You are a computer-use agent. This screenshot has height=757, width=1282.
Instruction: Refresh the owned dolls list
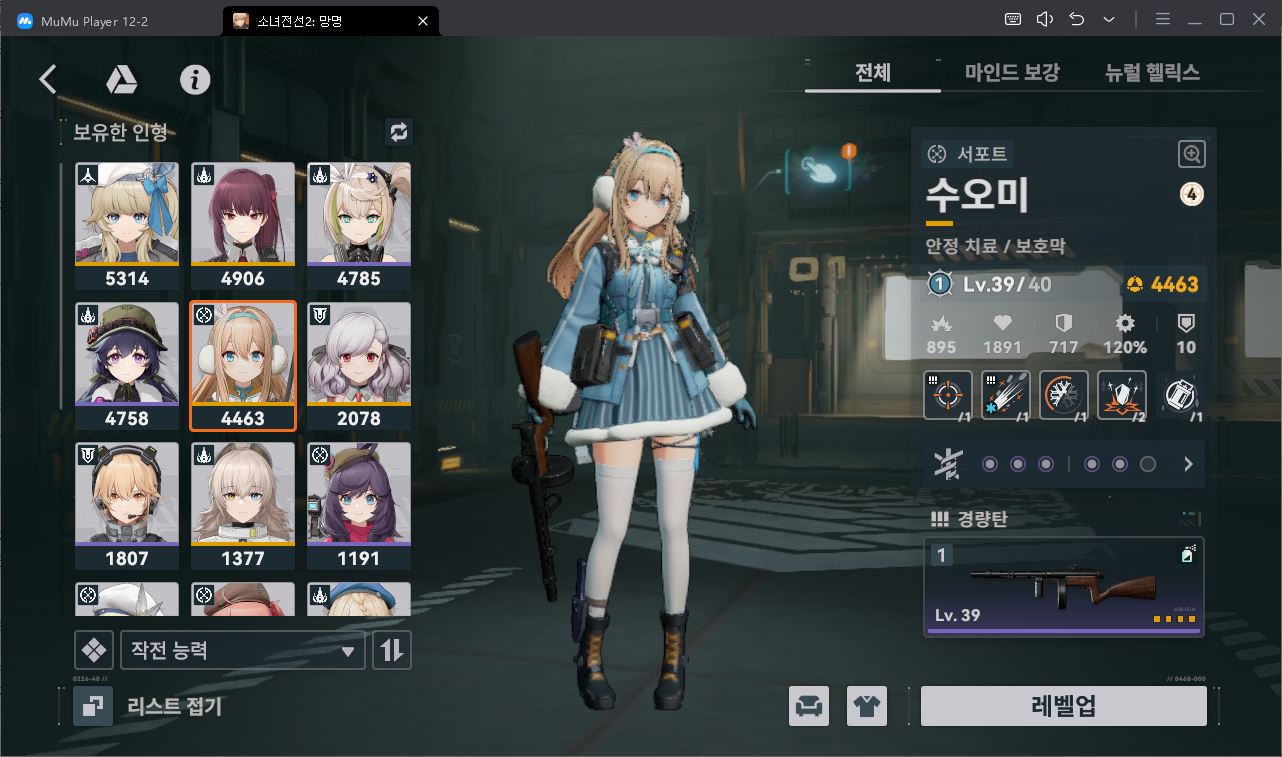click(398, 132)
